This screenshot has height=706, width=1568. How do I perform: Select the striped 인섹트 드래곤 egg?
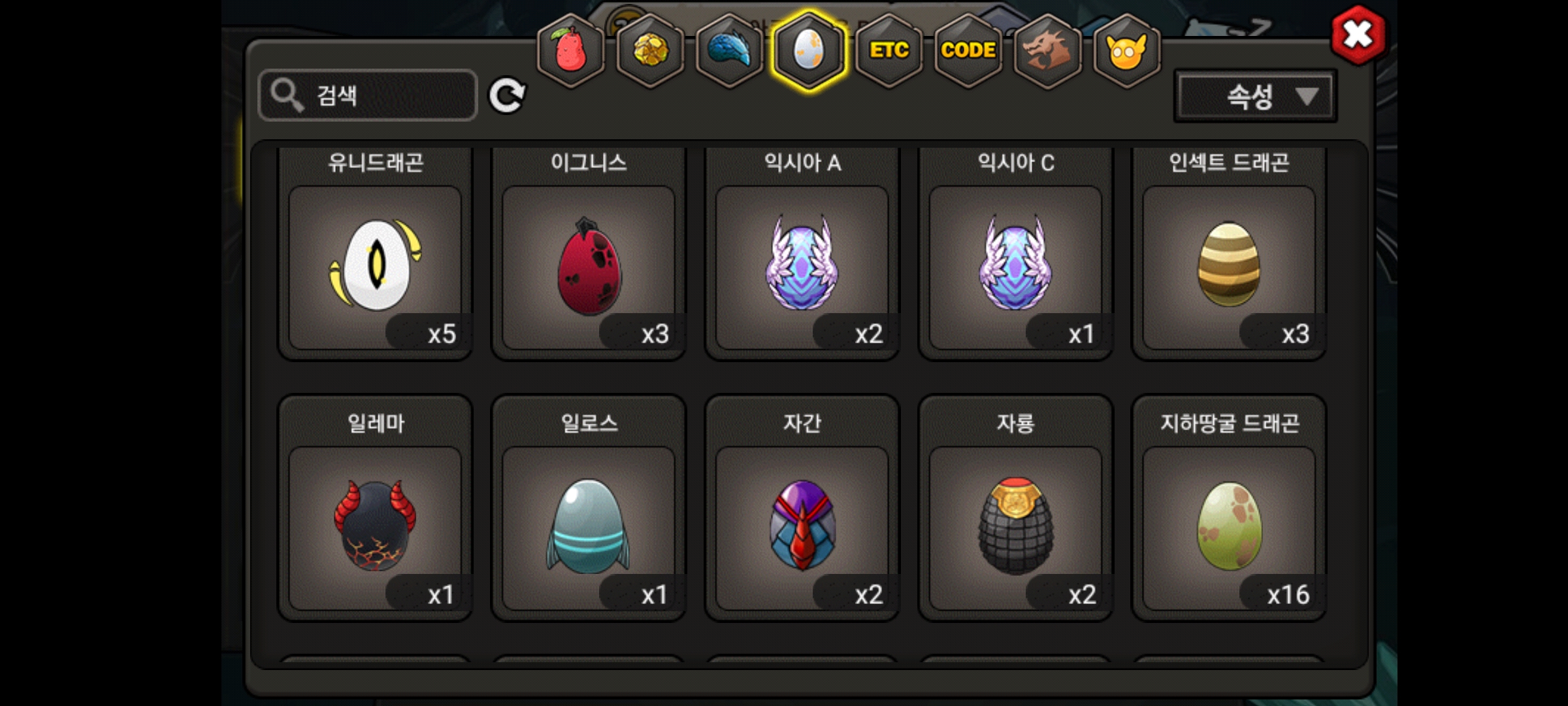(1229, 267)
